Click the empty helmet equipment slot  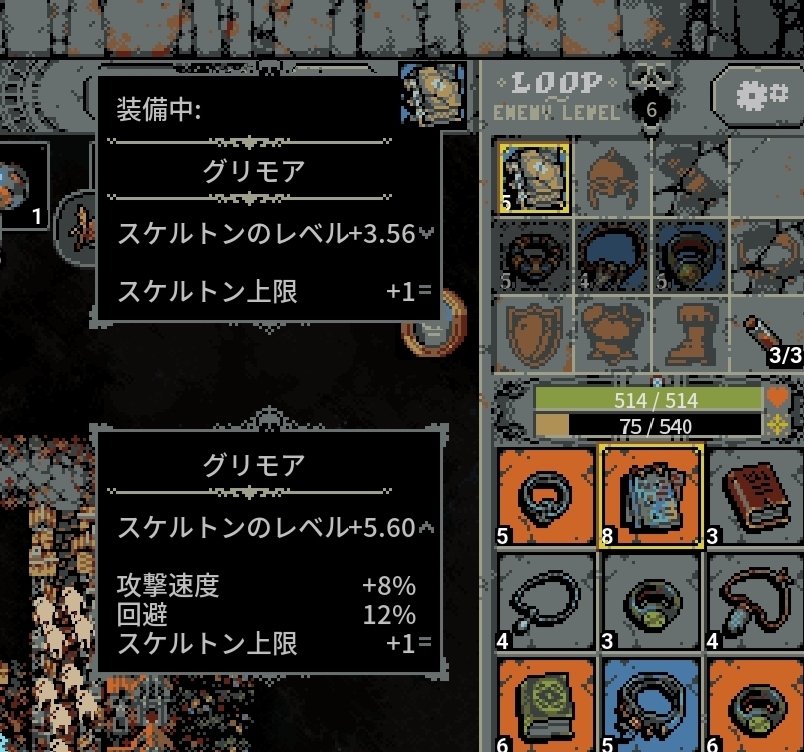point(612,178)
